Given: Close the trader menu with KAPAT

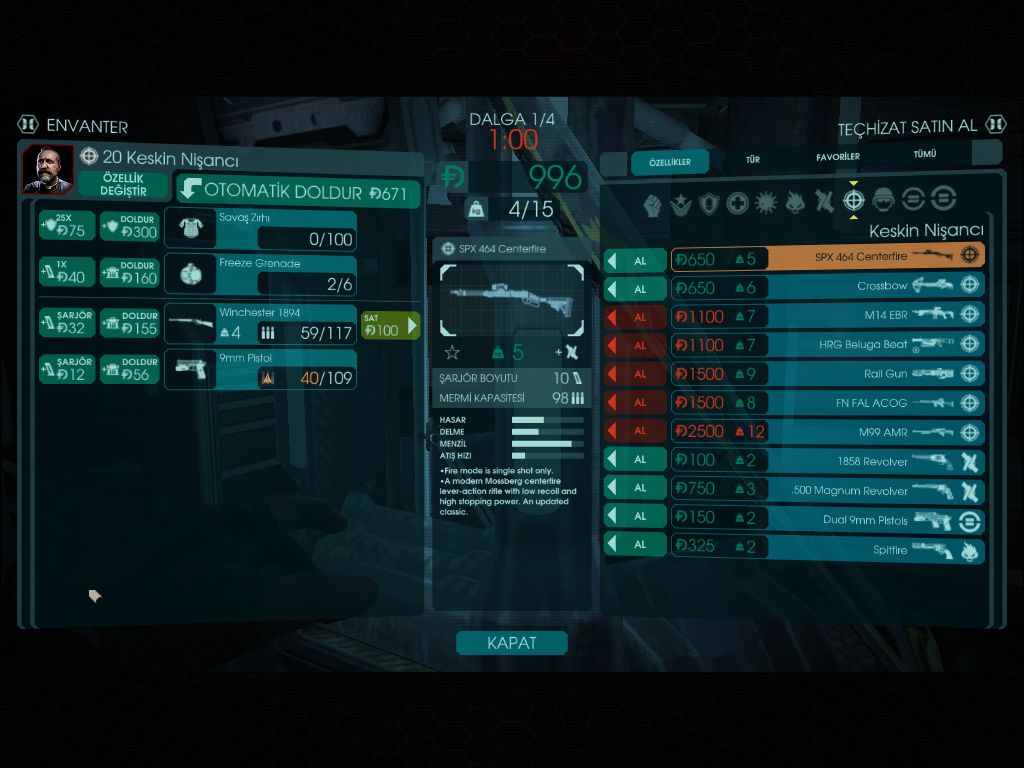Looking at the screenshot, I should (x=511, y=643).
